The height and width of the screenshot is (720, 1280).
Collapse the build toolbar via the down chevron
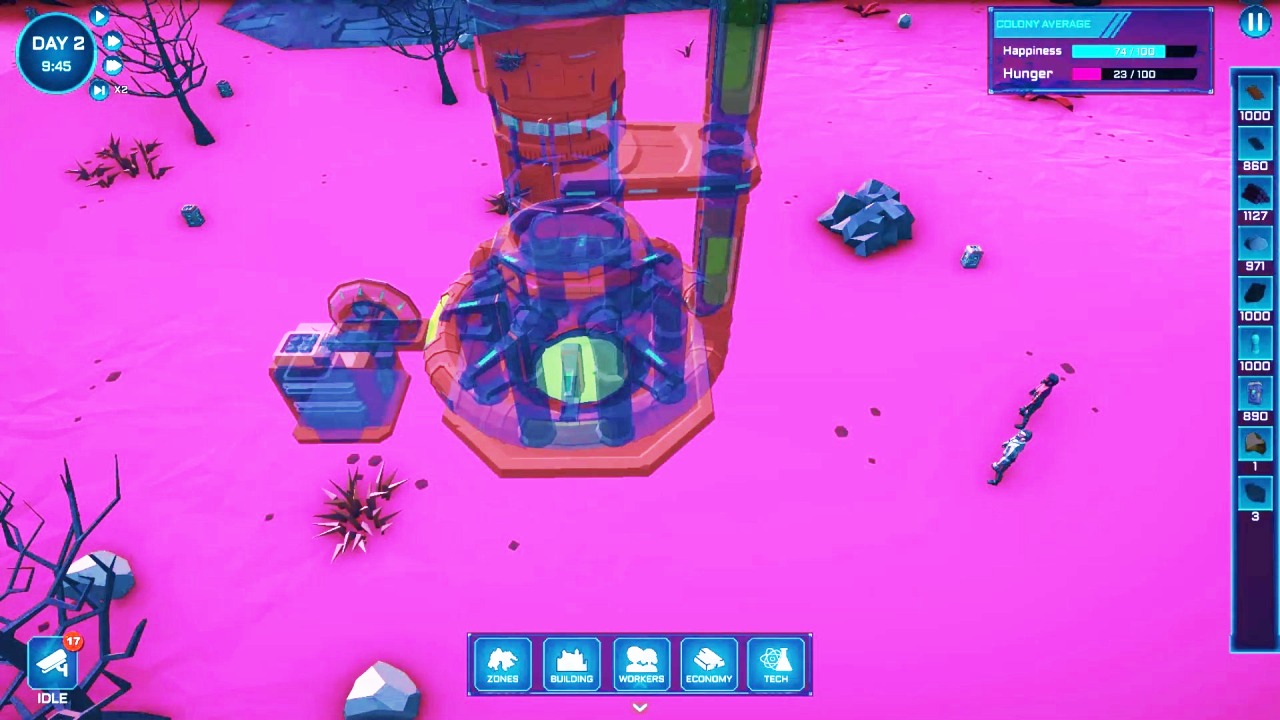coord(639,707)
